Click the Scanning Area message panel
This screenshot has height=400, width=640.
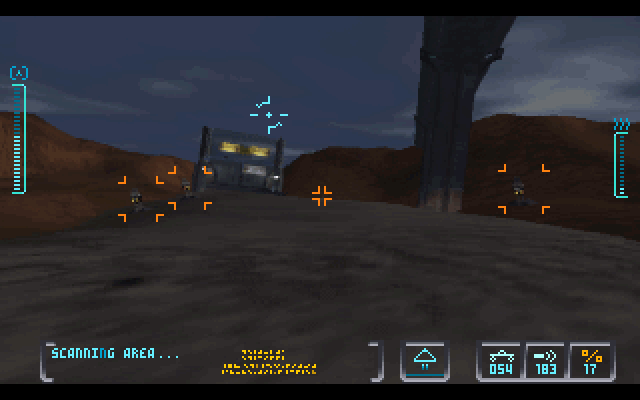coord(210,360)
